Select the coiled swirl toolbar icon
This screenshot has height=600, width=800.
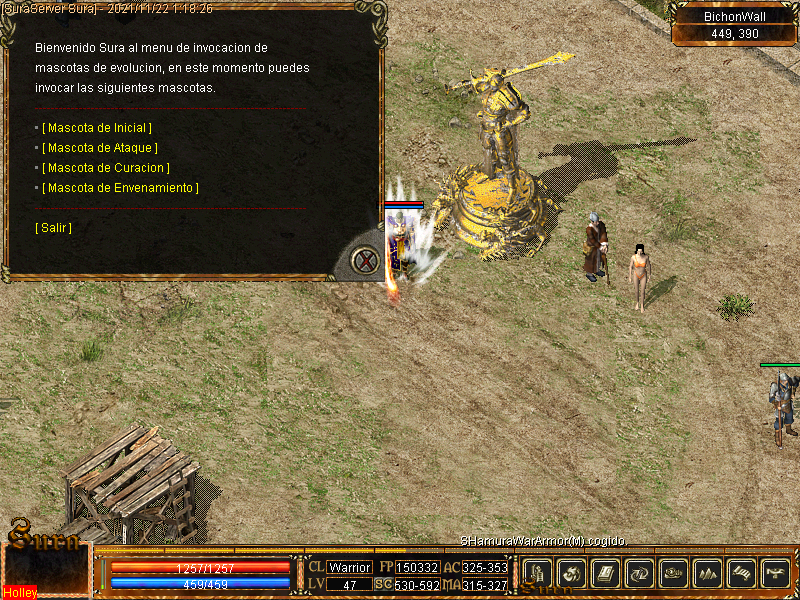coord(674,573)
